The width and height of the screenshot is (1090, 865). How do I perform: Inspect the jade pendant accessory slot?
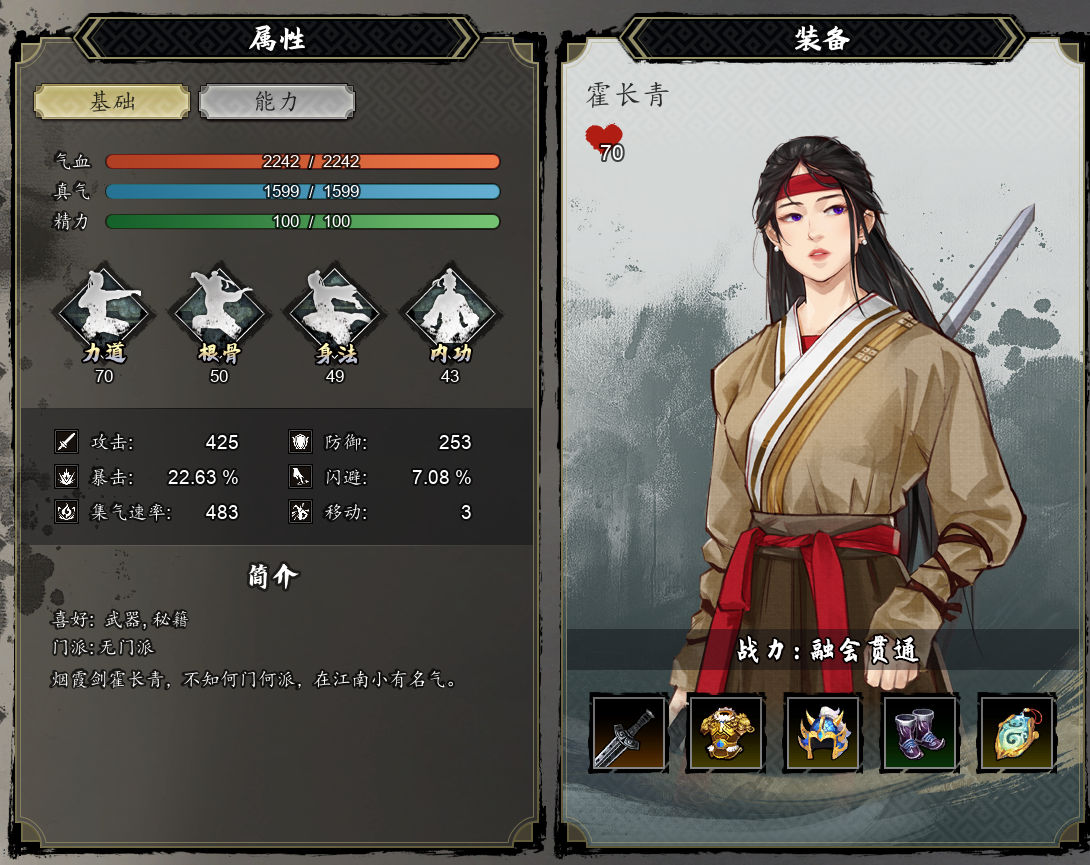coord(1016,733)
